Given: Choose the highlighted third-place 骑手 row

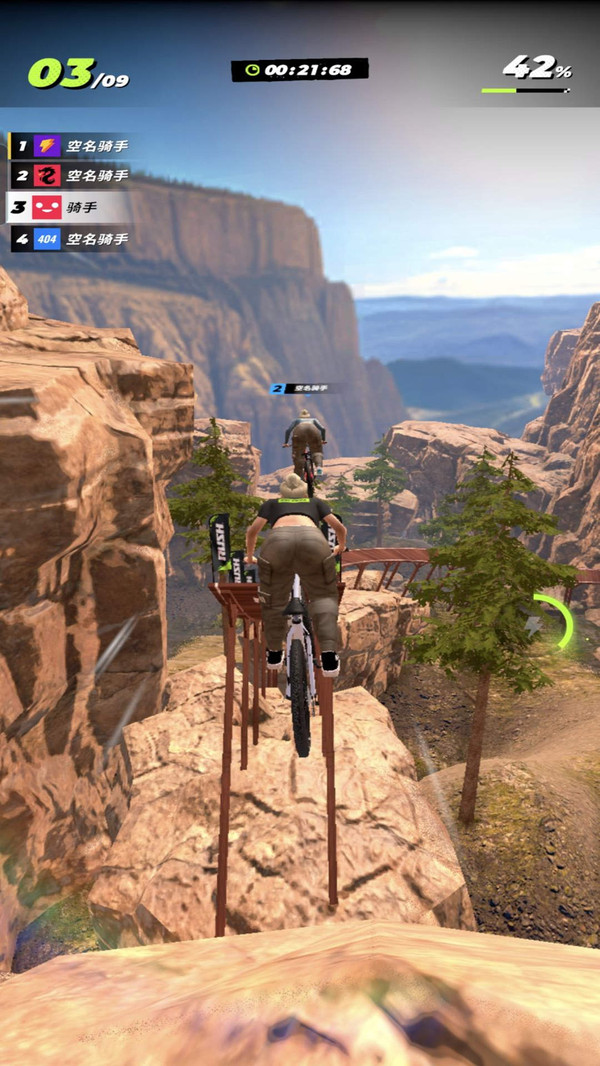Looking at the screenshot, I should point(68,207).
